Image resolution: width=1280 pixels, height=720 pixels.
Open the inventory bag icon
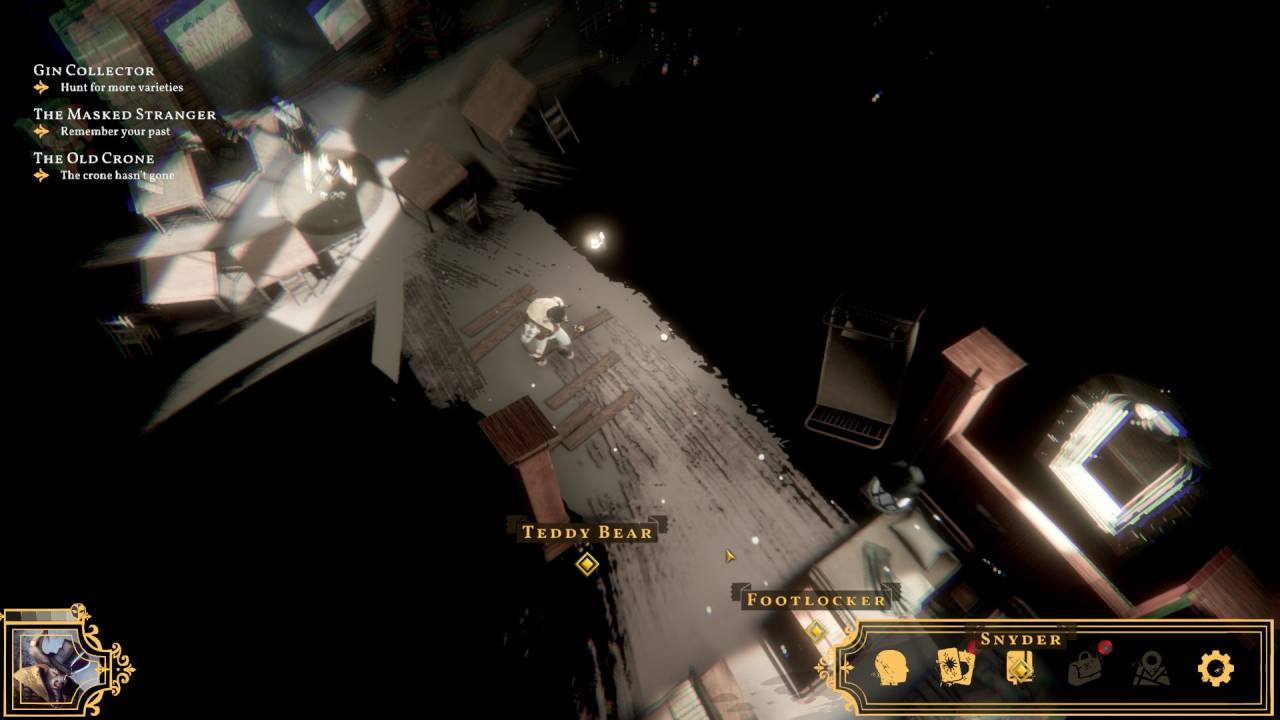(1085, 667)
